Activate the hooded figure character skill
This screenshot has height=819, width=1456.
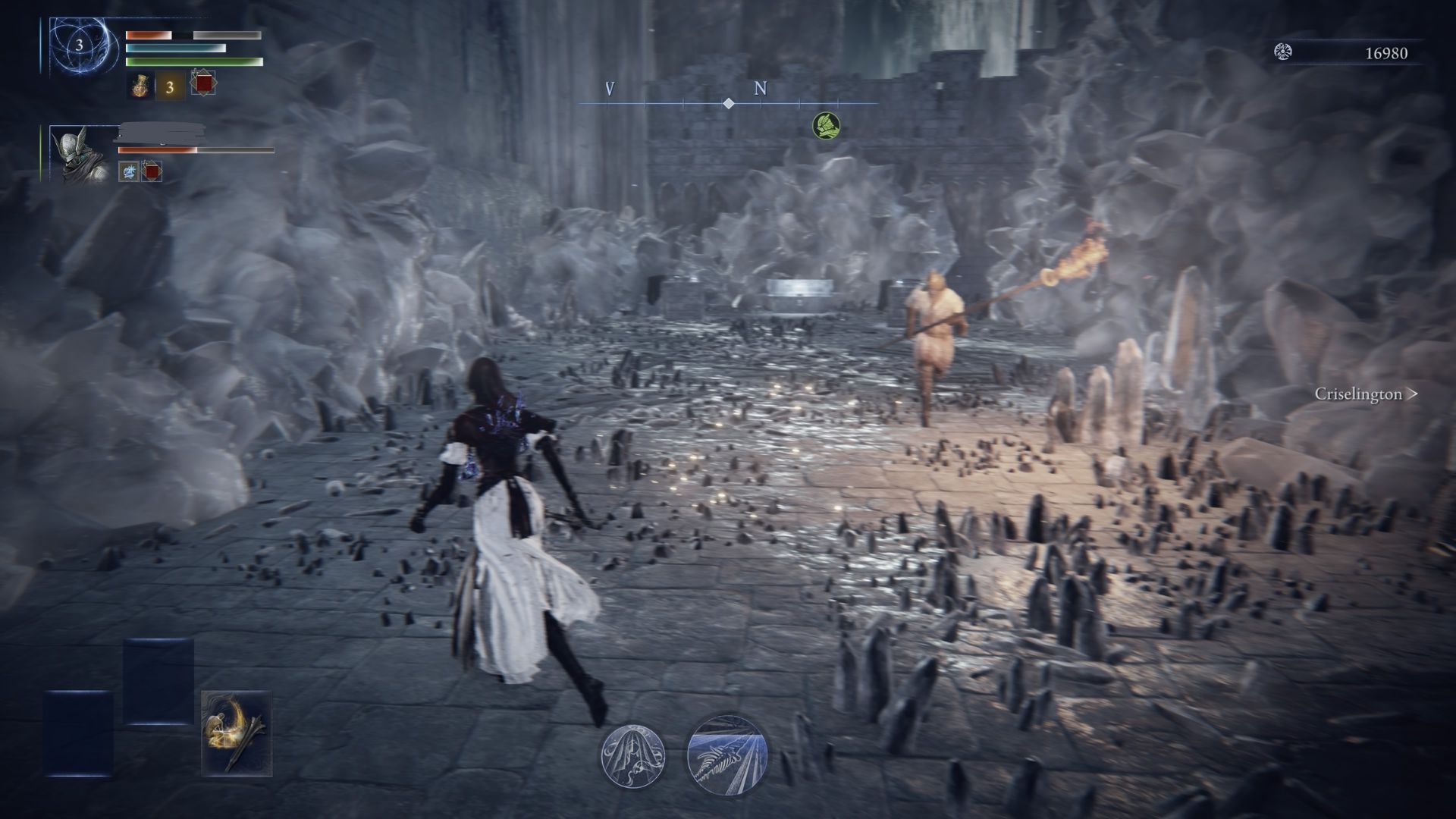(x=633, y=755)
